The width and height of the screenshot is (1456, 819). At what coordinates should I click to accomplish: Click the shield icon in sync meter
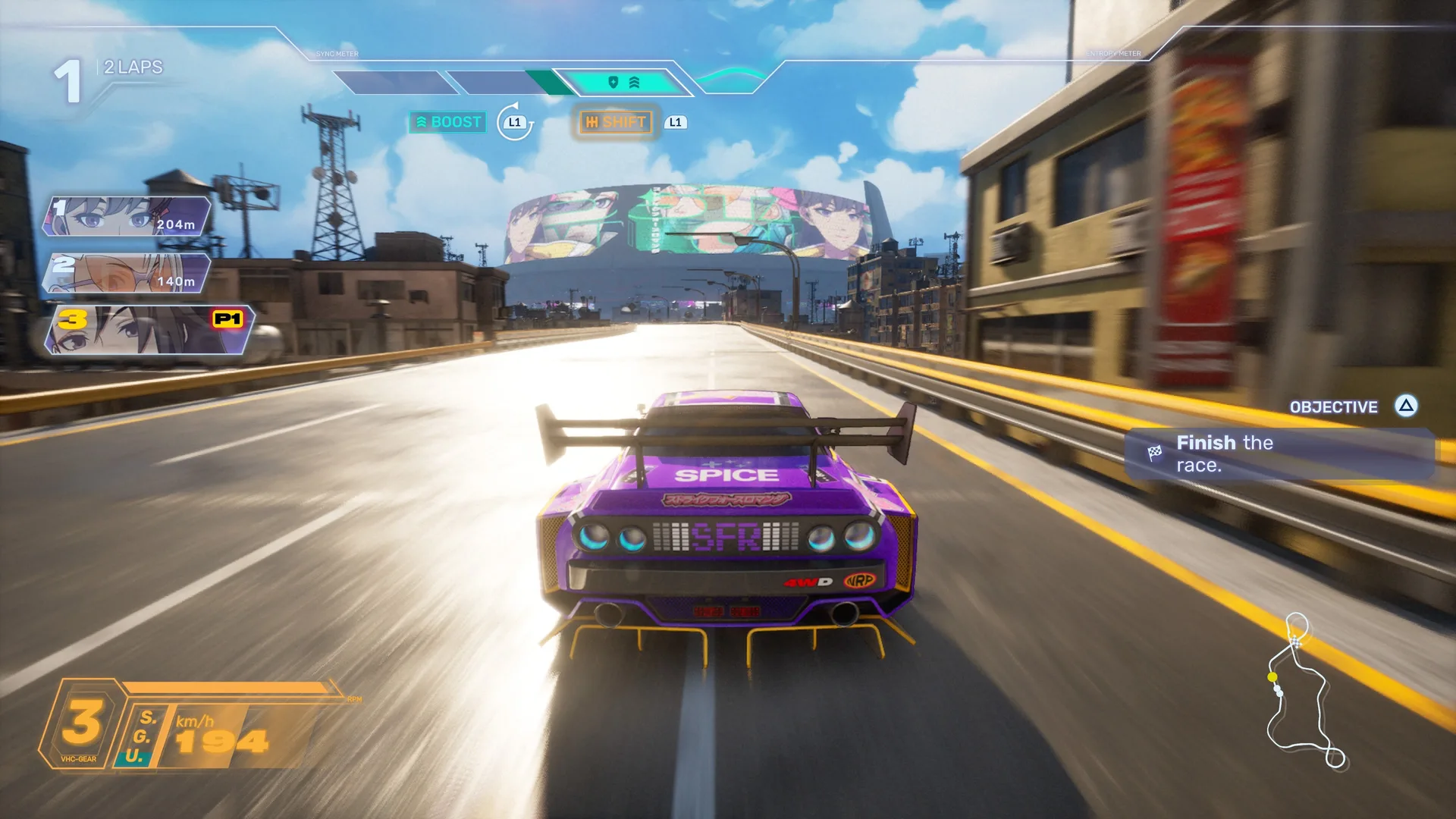click(x=613, y=82)
